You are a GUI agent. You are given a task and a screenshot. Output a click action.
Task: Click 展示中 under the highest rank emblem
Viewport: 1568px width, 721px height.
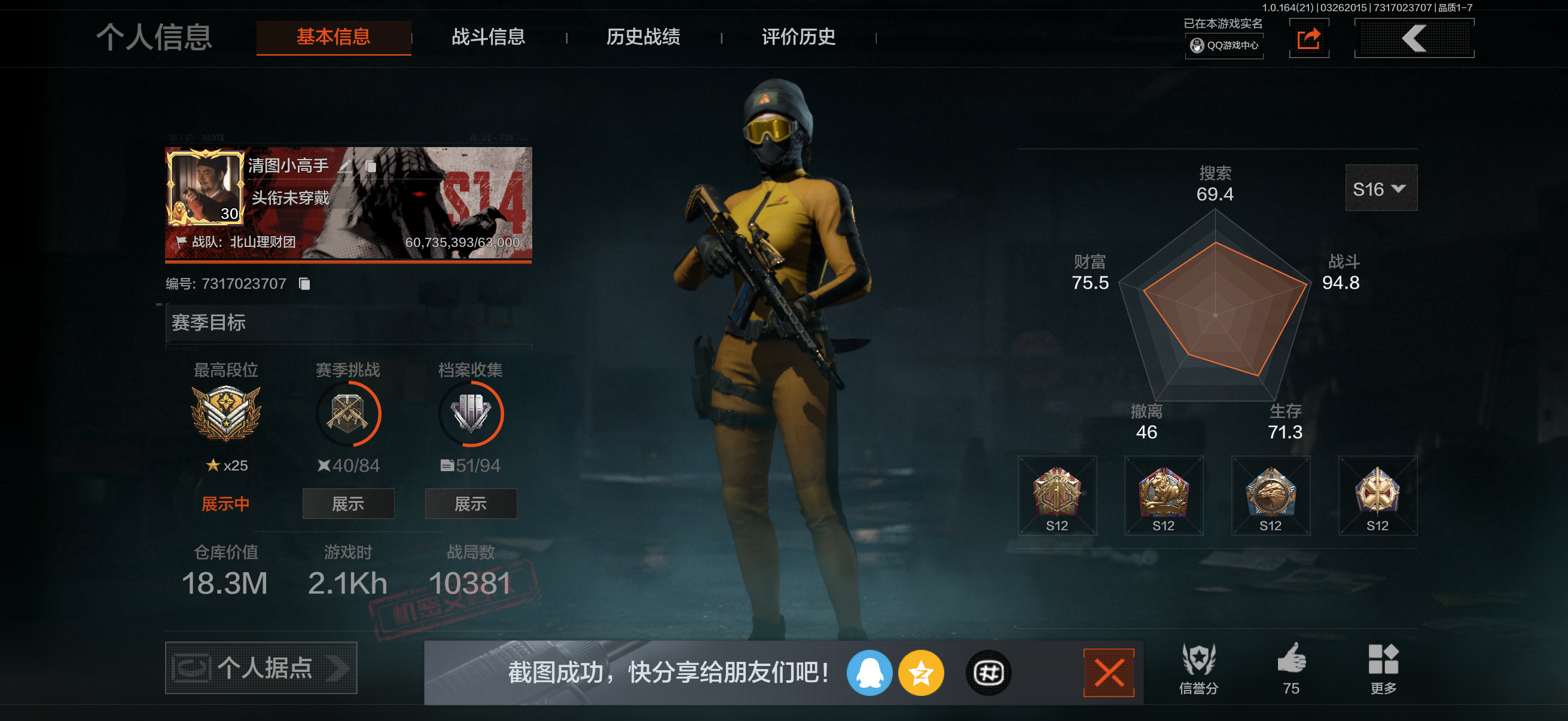226,503
